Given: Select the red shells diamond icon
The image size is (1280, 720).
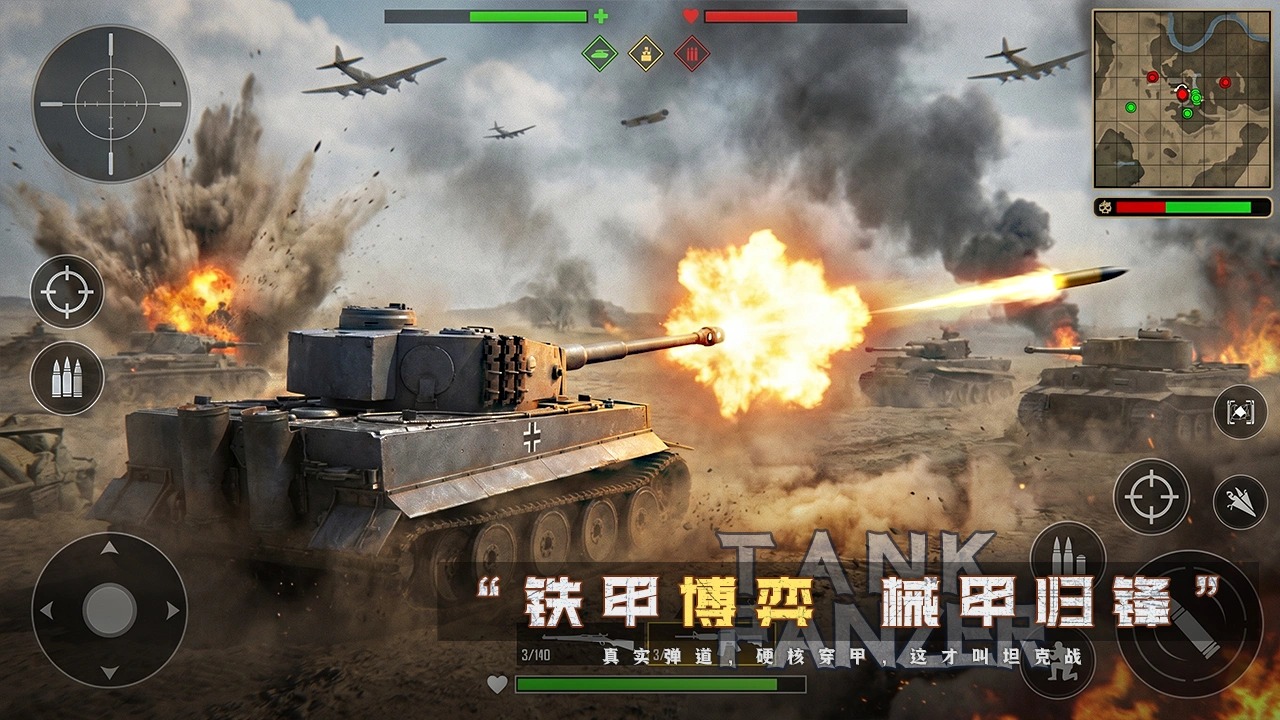Looking at the screenshot, I should tap(691, 53).
